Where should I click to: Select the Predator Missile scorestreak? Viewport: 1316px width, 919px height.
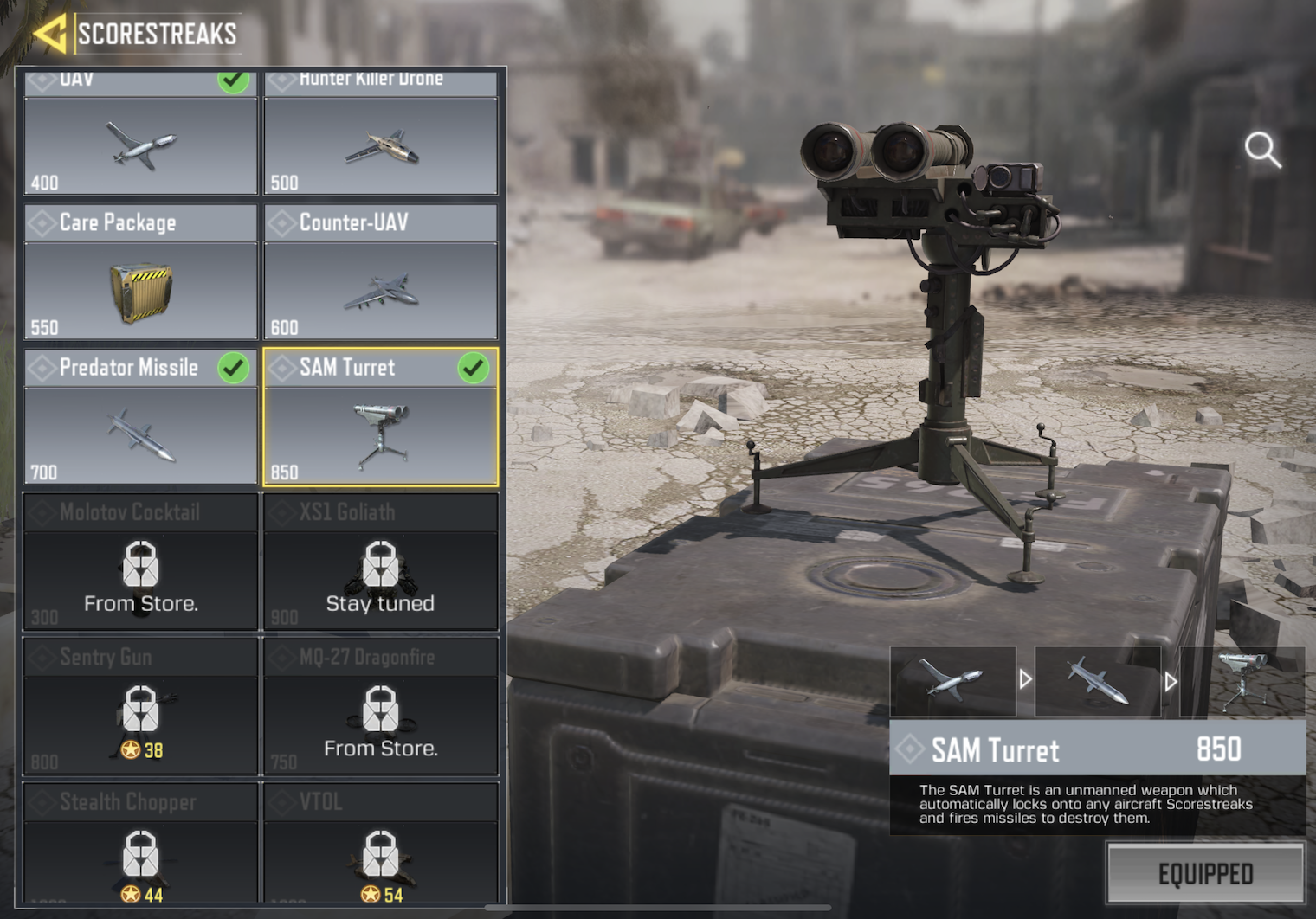140,417
